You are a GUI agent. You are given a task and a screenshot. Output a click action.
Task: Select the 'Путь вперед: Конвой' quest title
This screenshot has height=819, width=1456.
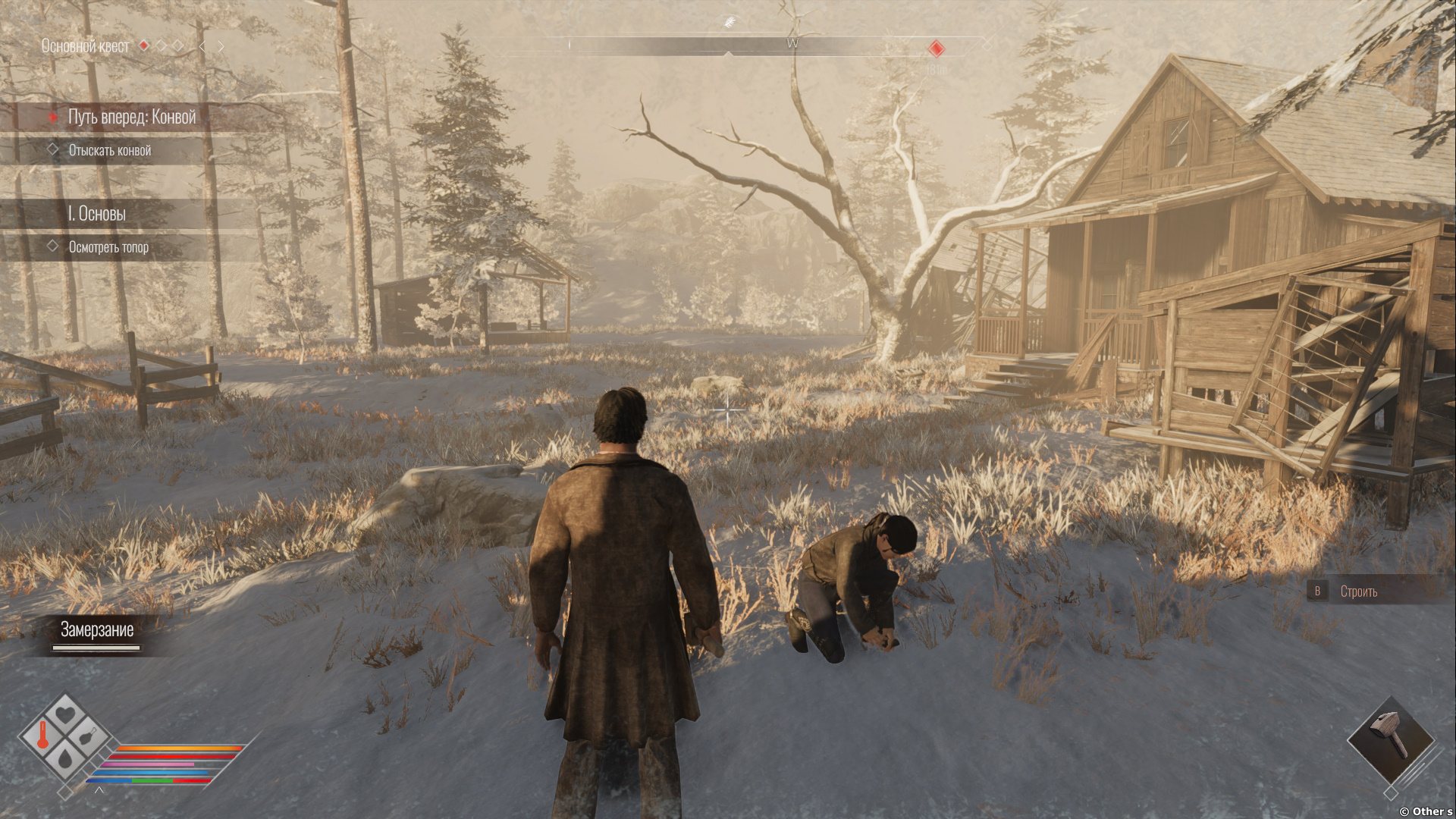tap(132, 117)
